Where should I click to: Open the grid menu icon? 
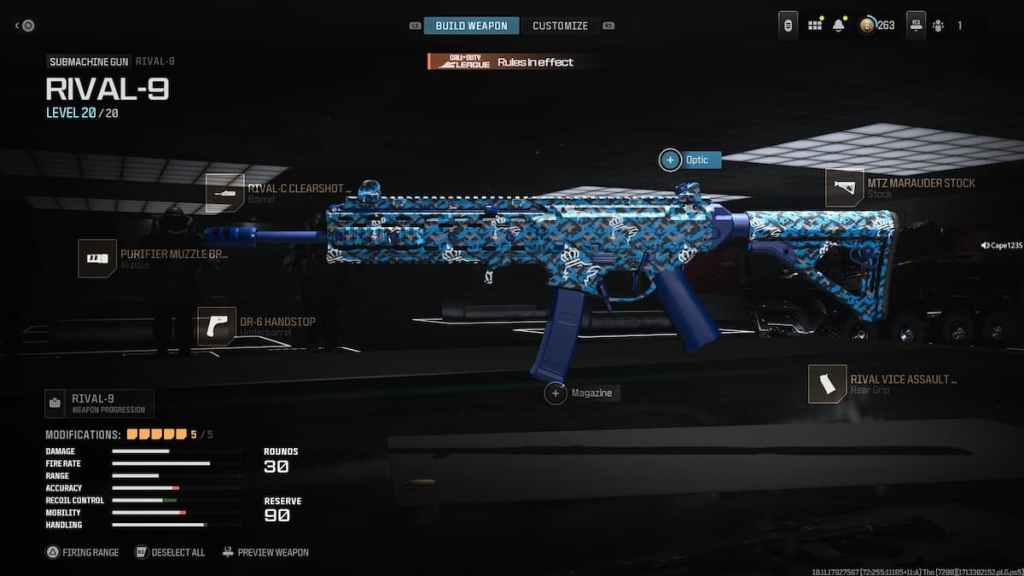pyautogui.click(x=815, y=25)
